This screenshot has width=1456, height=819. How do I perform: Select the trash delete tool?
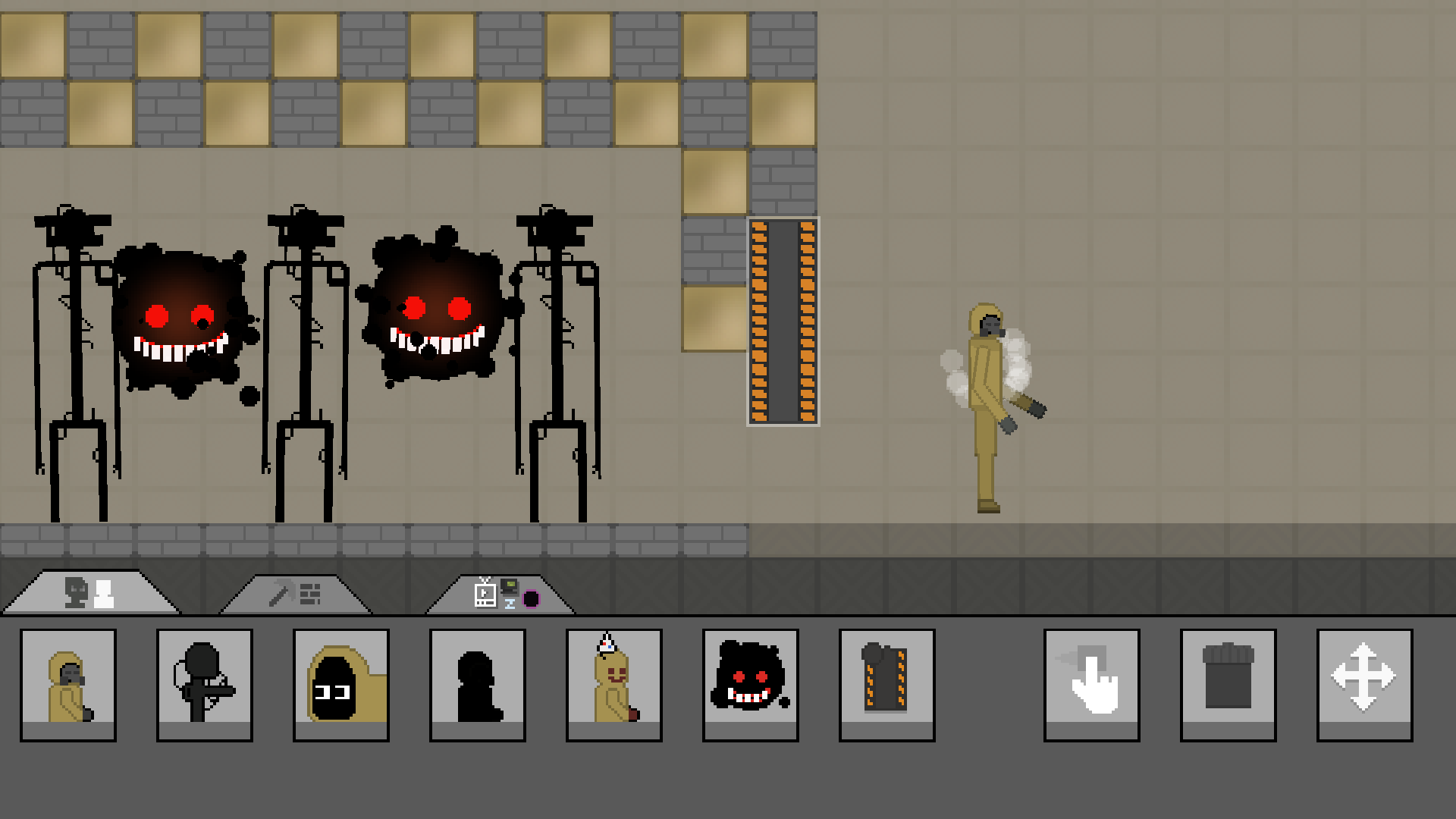pyautogui.click(x=1227, y=681)
